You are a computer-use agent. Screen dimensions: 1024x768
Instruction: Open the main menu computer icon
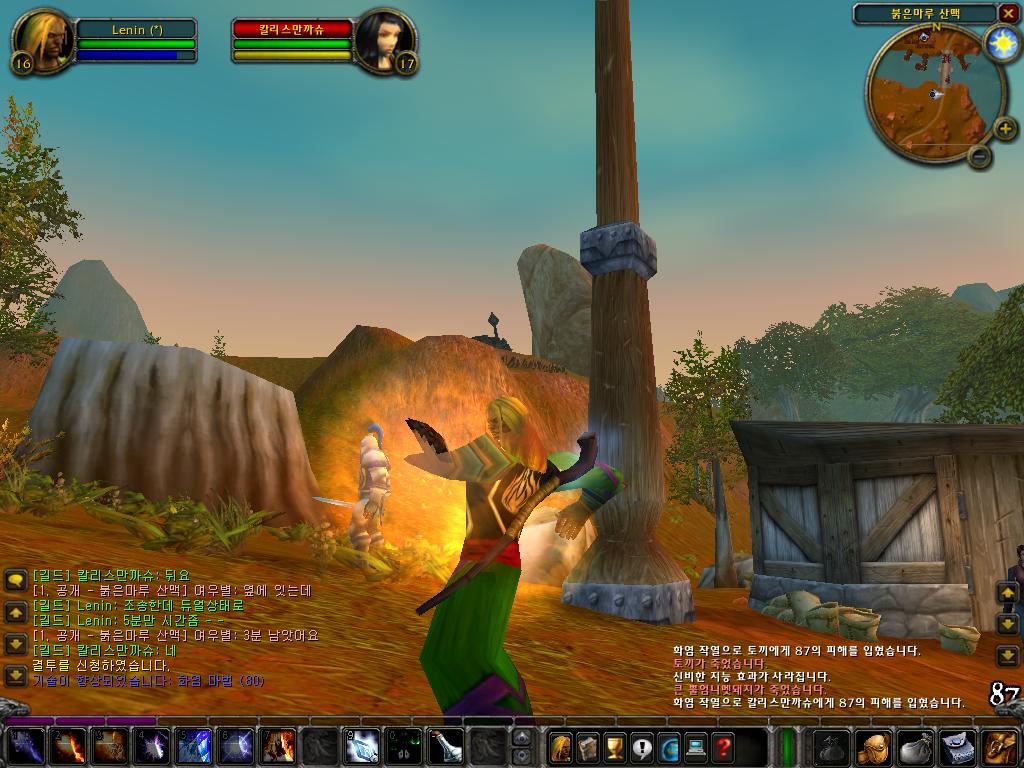[x=695, y=747]
